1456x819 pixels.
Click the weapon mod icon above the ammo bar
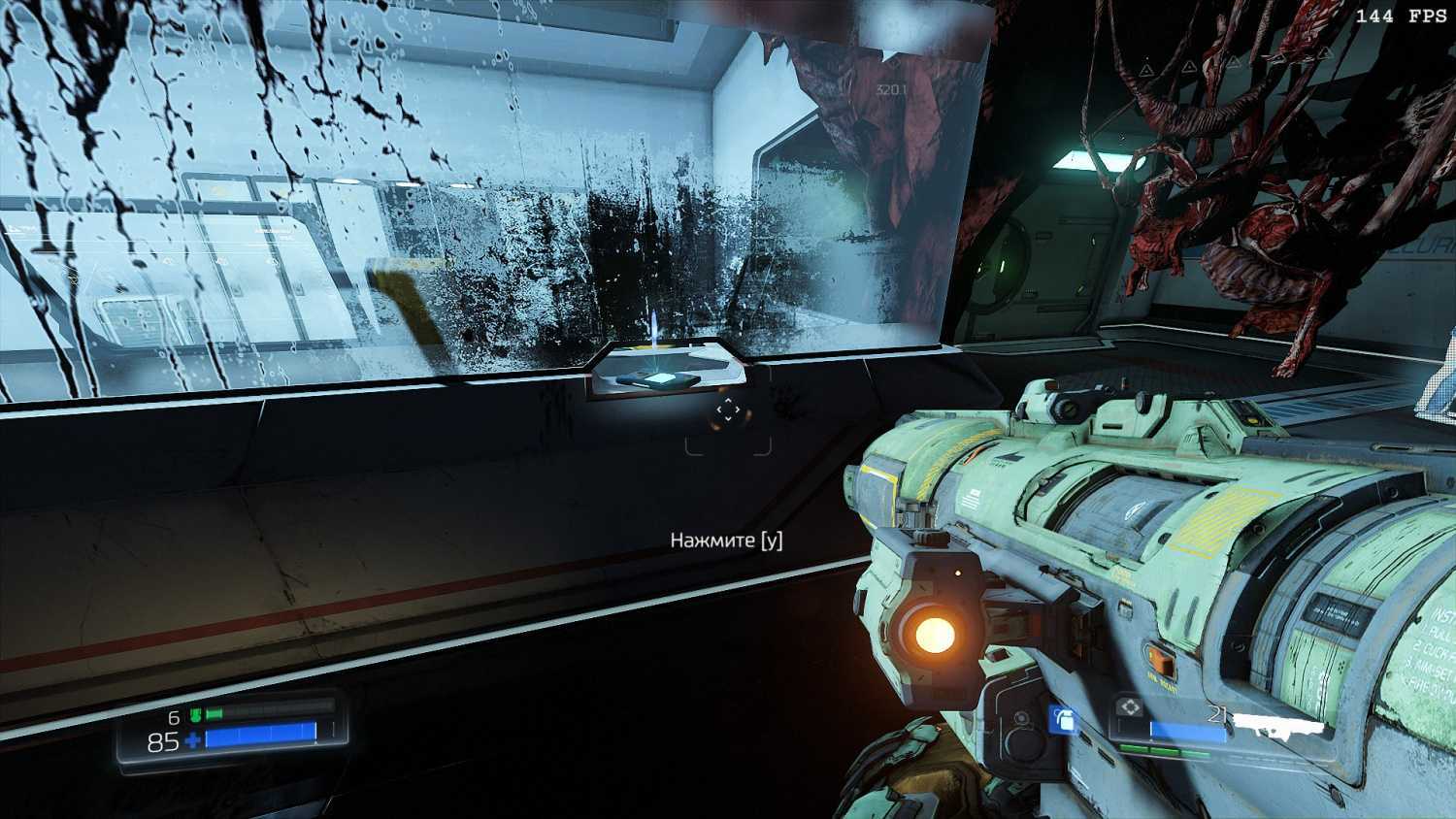1130,707
